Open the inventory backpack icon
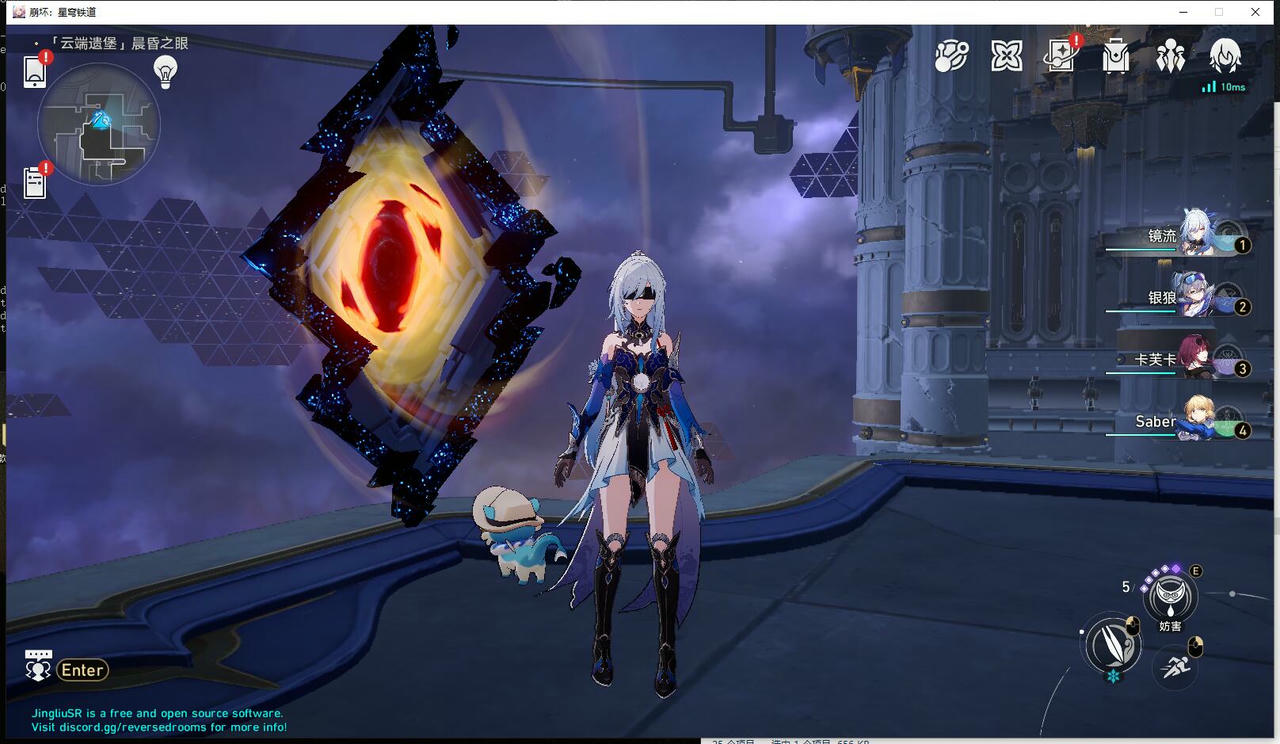This screenshot has width=1280, height=744. click(x=1116, y=57)
